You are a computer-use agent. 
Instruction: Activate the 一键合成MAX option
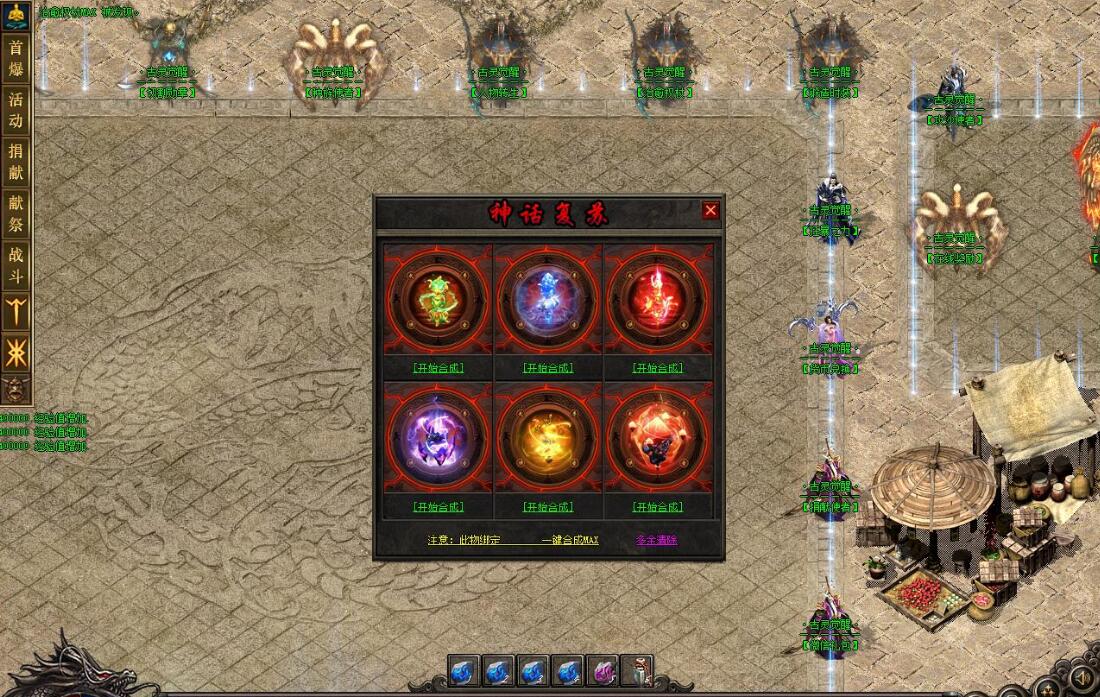tap(570, 540)
